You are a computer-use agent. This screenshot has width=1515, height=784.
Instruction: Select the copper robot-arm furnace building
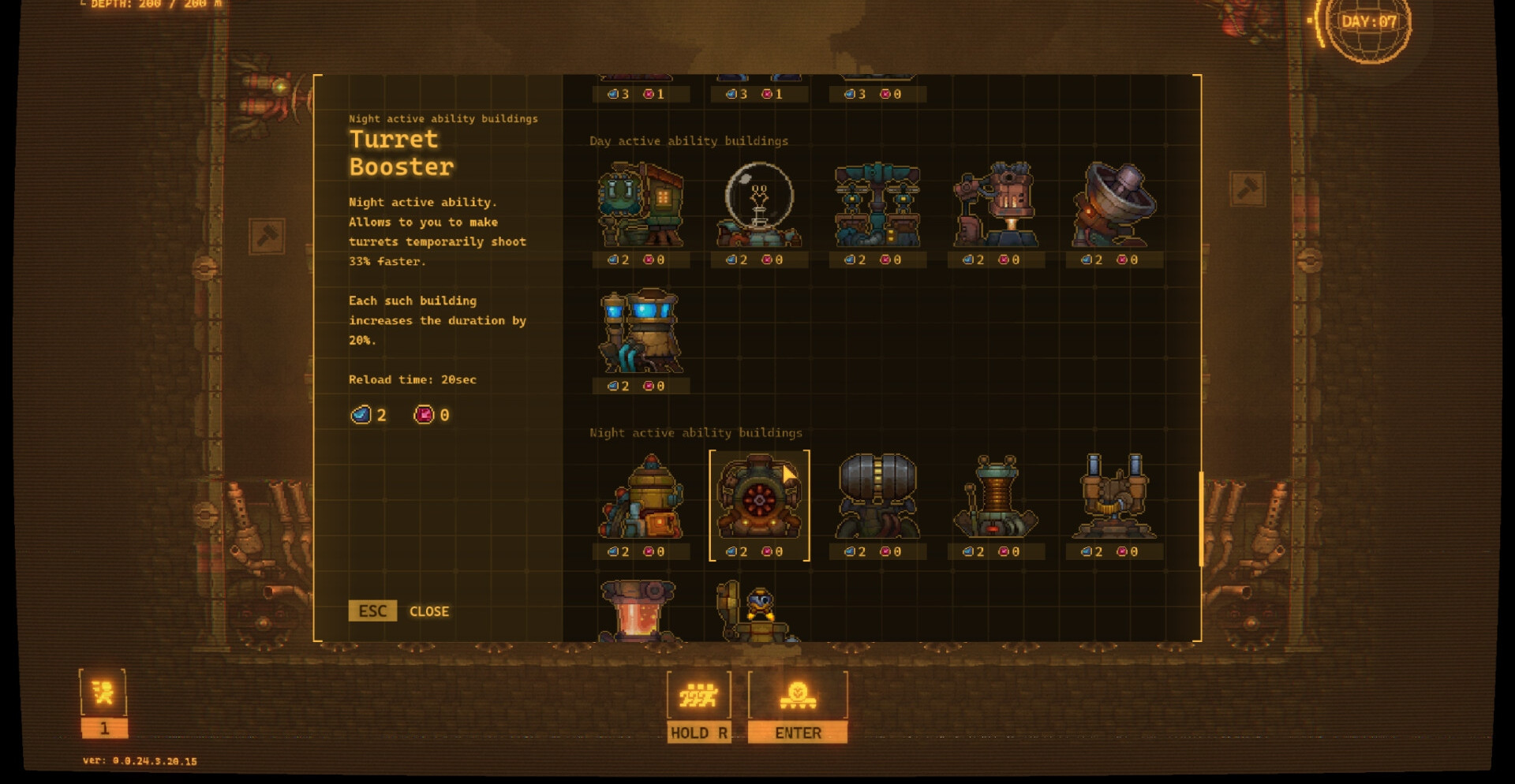point(996,207)
